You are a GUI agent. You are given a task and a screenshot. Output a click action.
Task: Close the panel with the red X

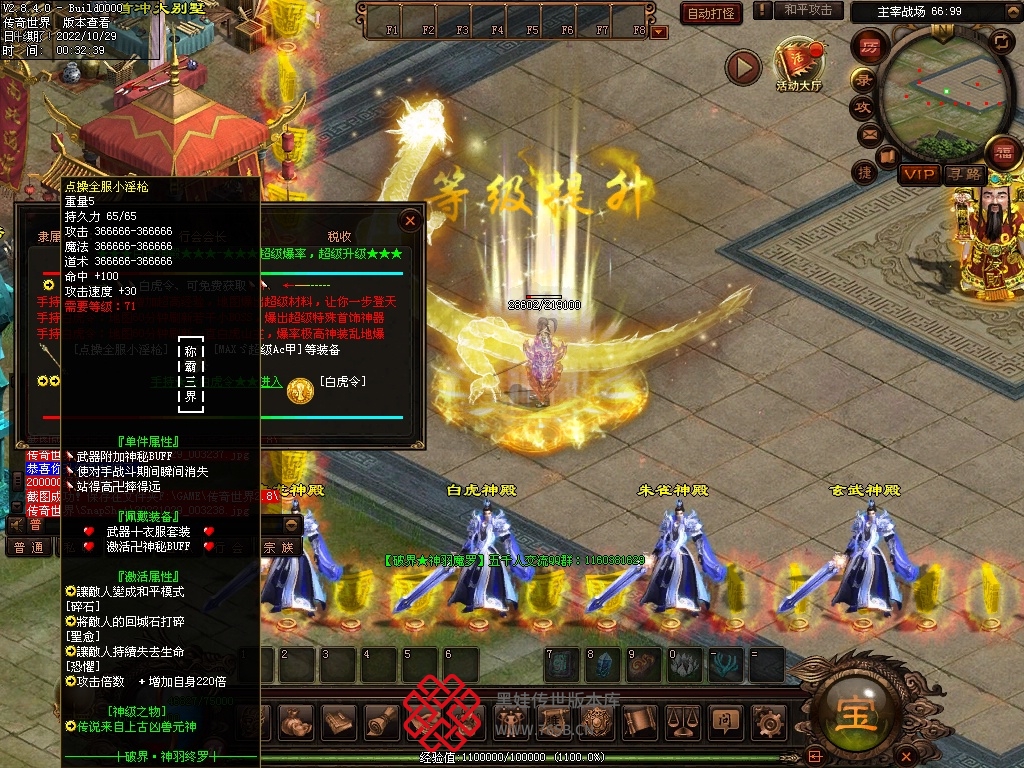click(410, 220)
